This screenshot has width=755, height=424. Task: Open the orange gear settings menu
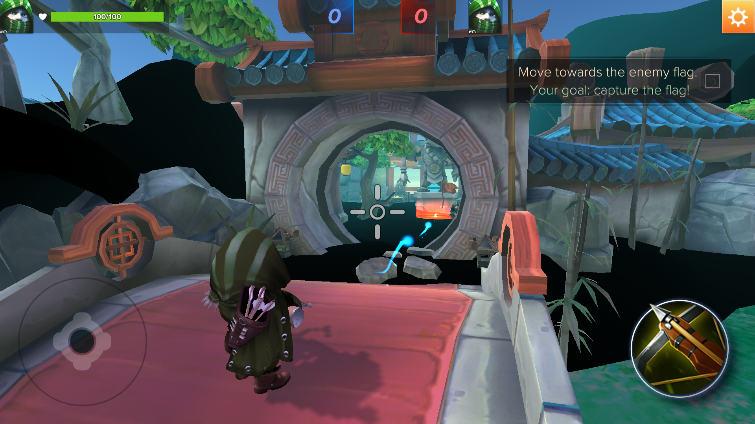click(x=738, y=17)
